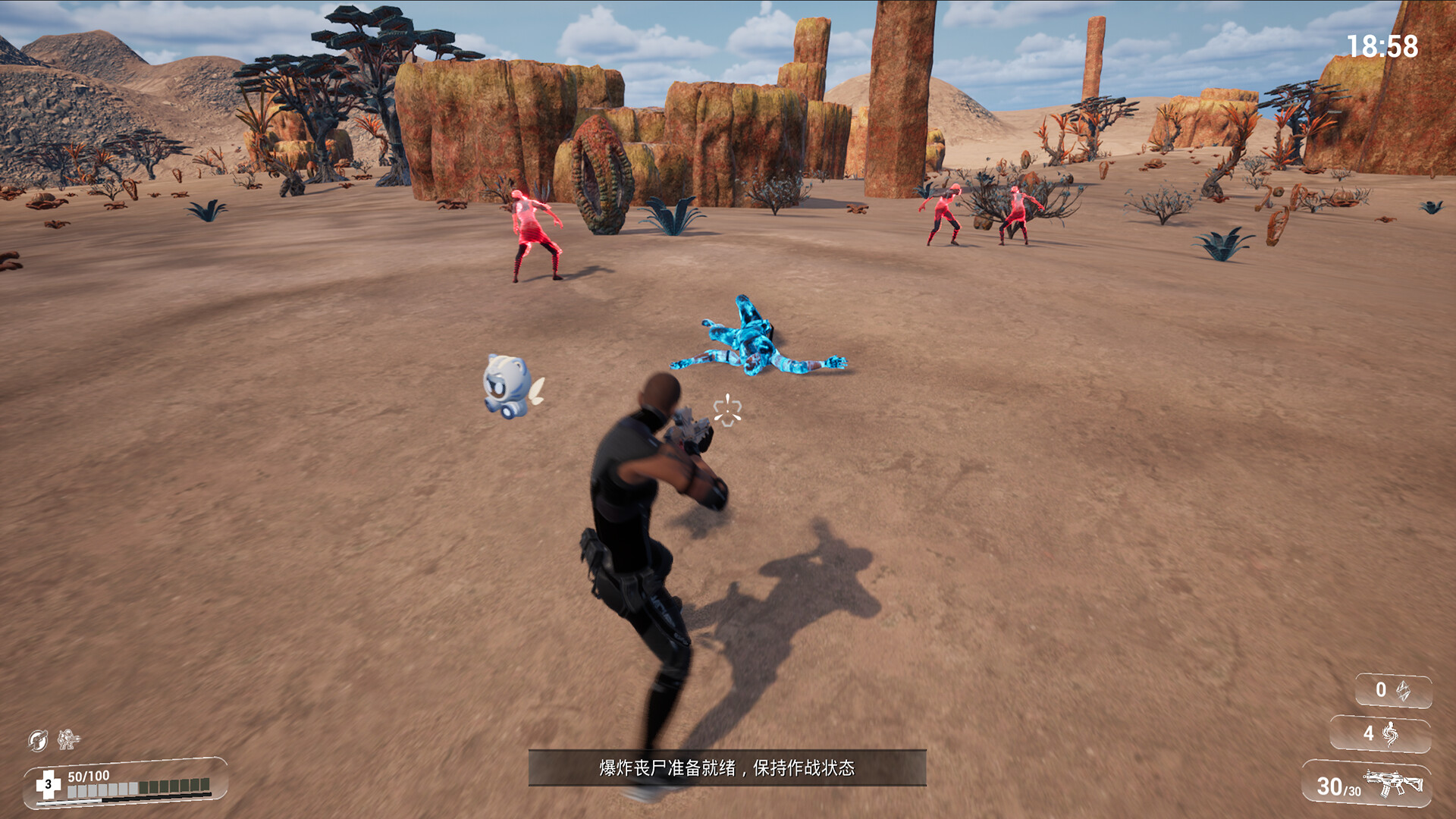Click the segmented health bar slider
Screen dimensions: 1456x819
coord(140,789)
